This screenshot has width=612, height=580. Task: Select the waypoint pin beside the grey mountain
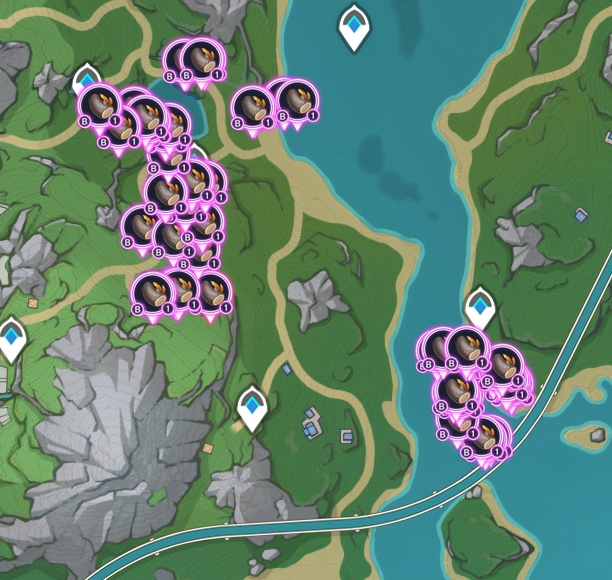pos(13,337)
